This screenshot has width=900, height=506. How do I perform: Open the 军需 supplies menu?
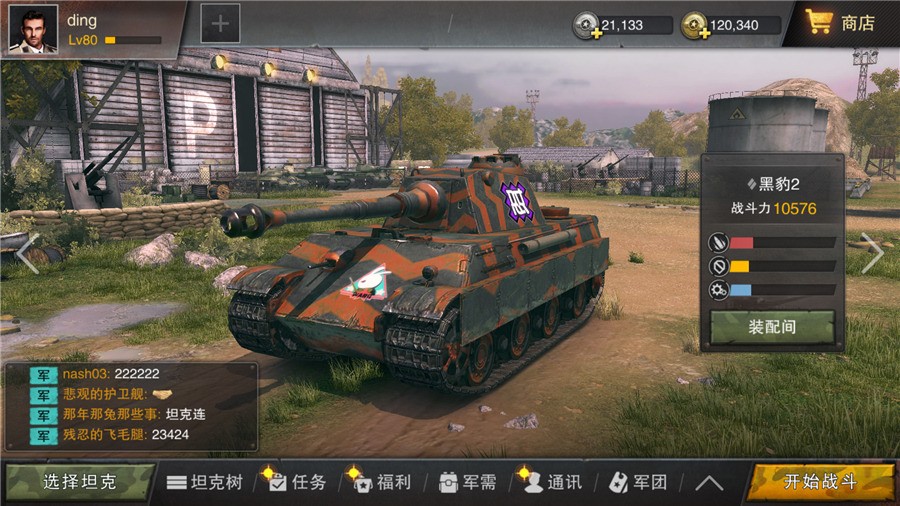pos(468,482)
